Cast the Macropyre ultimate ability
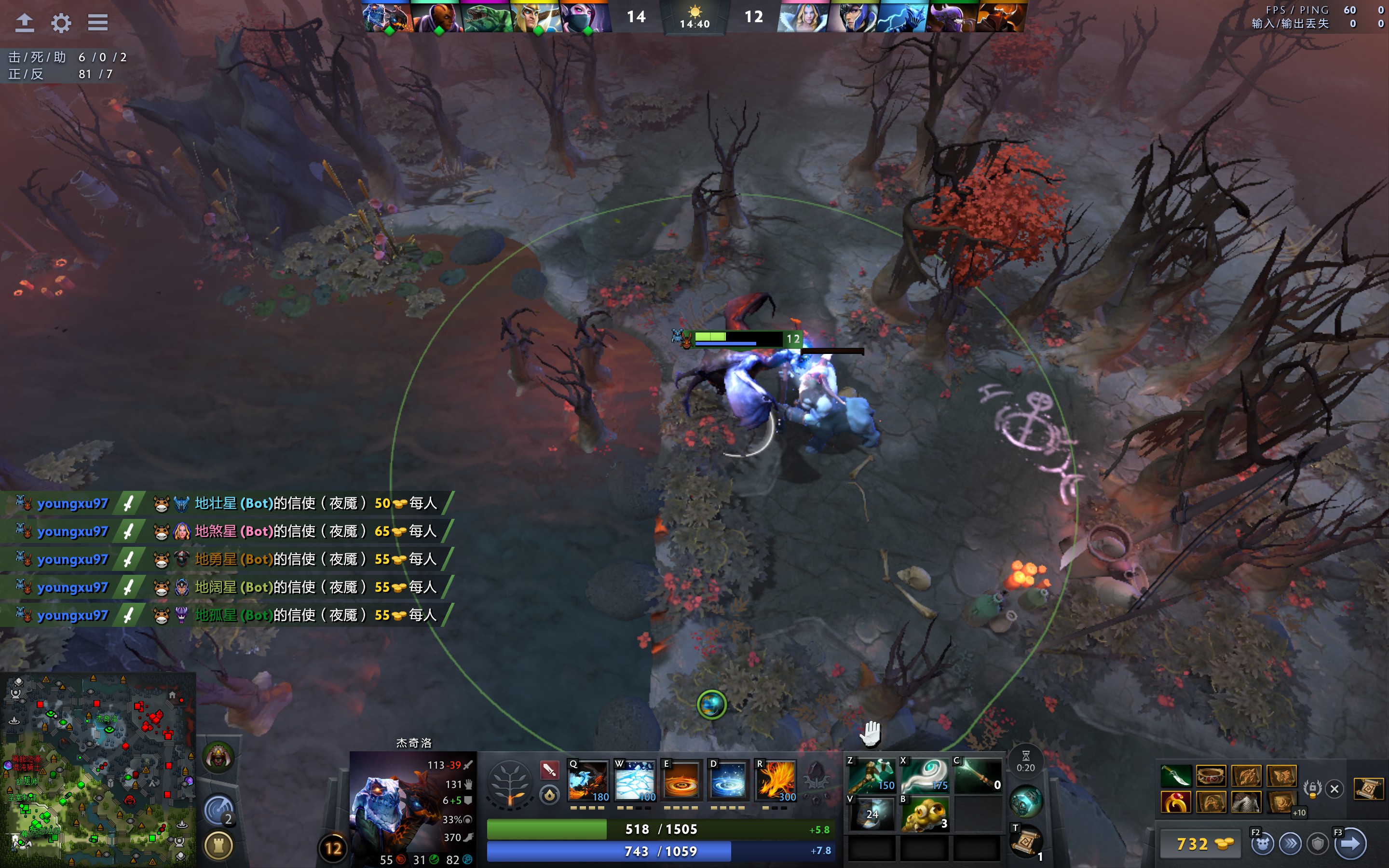Screen dimensions: 1389x868 776,781
